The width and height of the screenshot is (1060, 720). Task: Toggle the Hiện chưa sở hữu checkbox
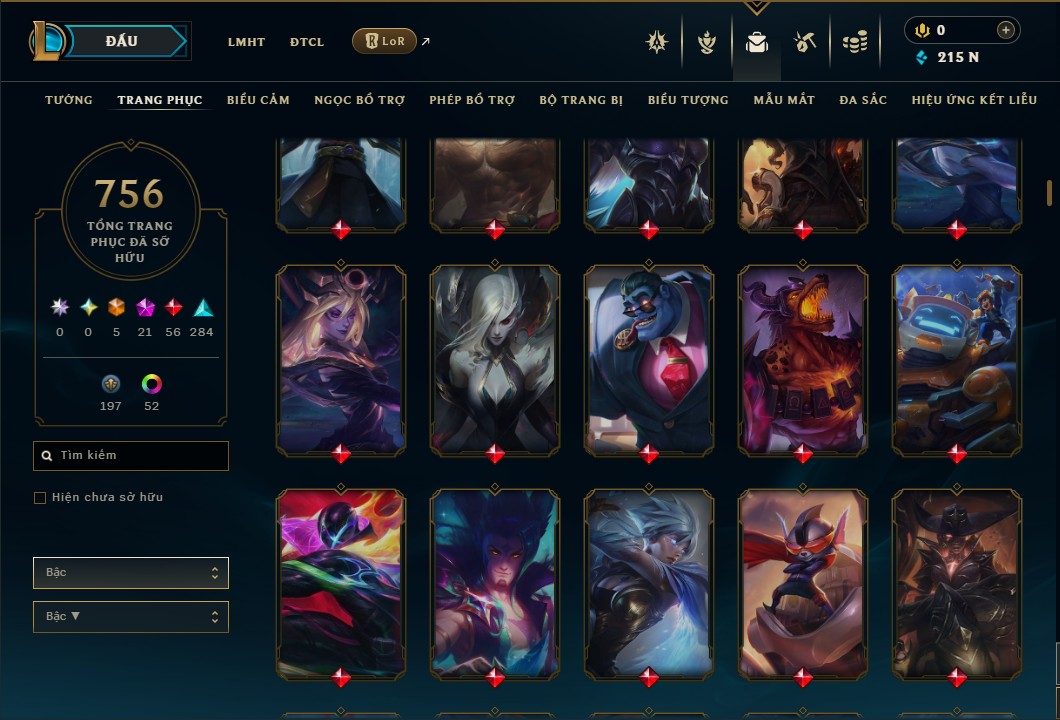(x=40, y=498)
